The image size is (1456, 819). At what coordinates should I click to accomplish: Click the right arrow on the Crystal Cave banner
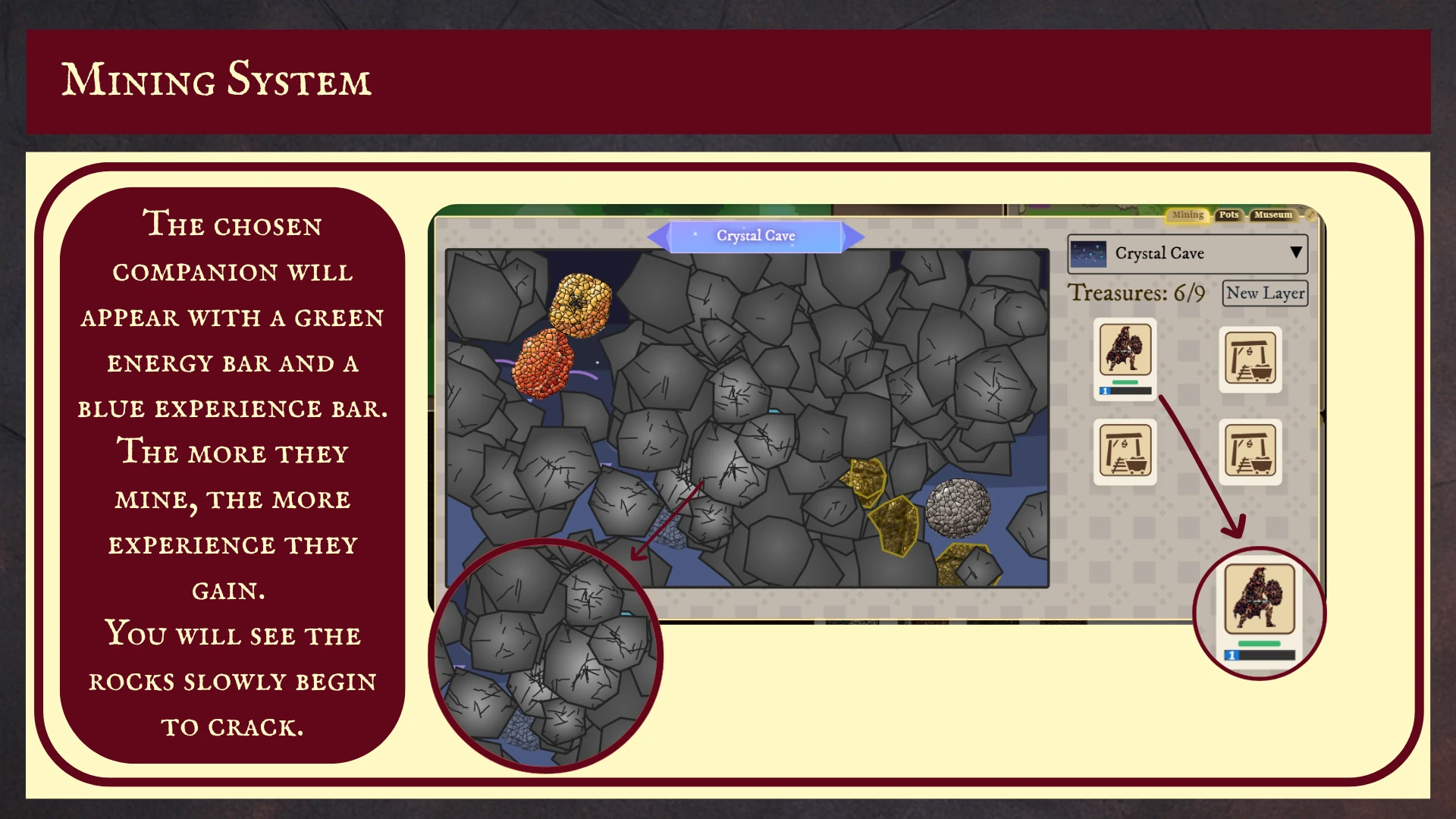point(854,237)
